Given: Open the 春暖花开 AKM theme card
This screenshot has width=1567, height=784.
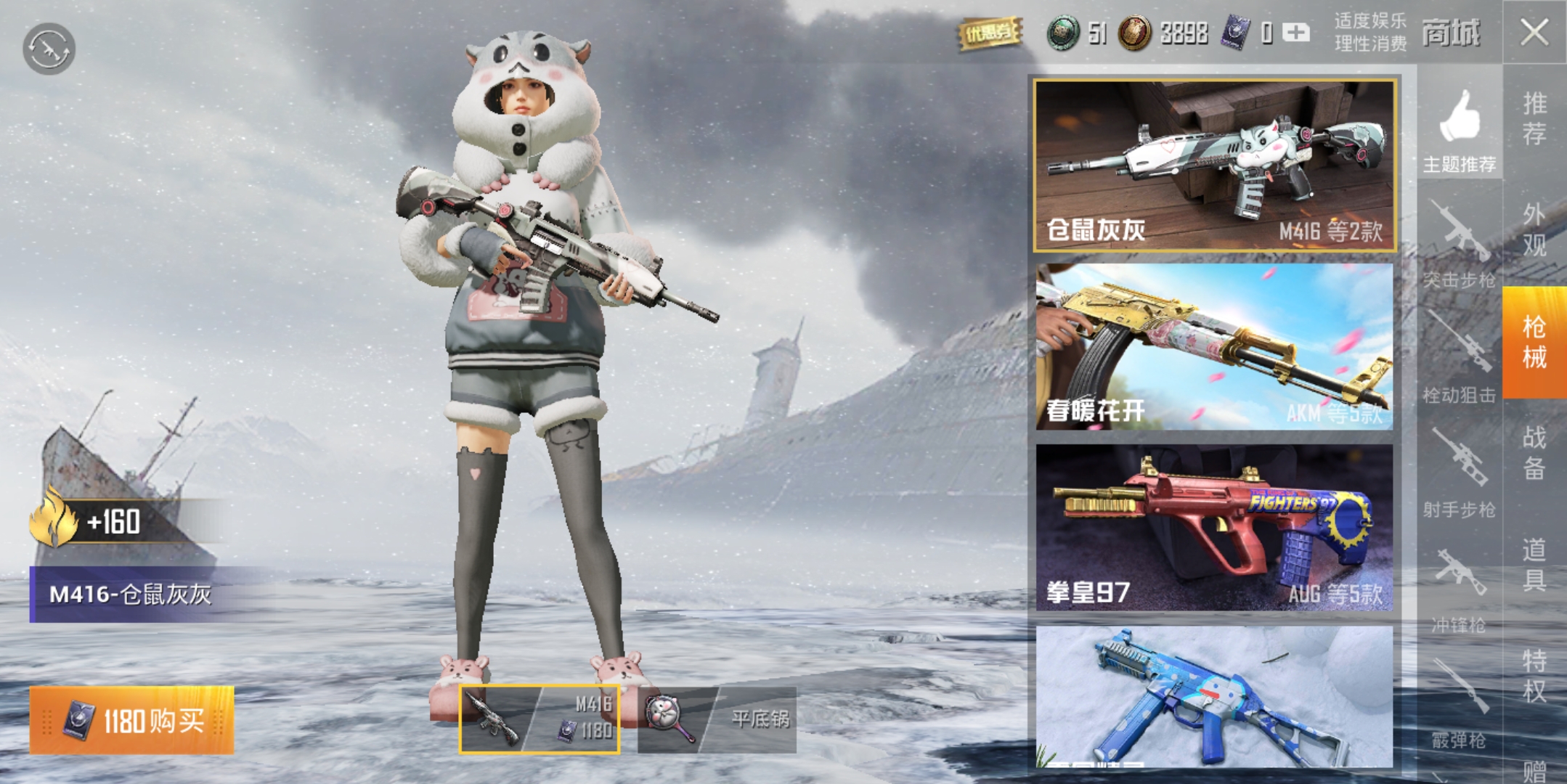Looking at the screenshot, I should tap(1215, 347).
